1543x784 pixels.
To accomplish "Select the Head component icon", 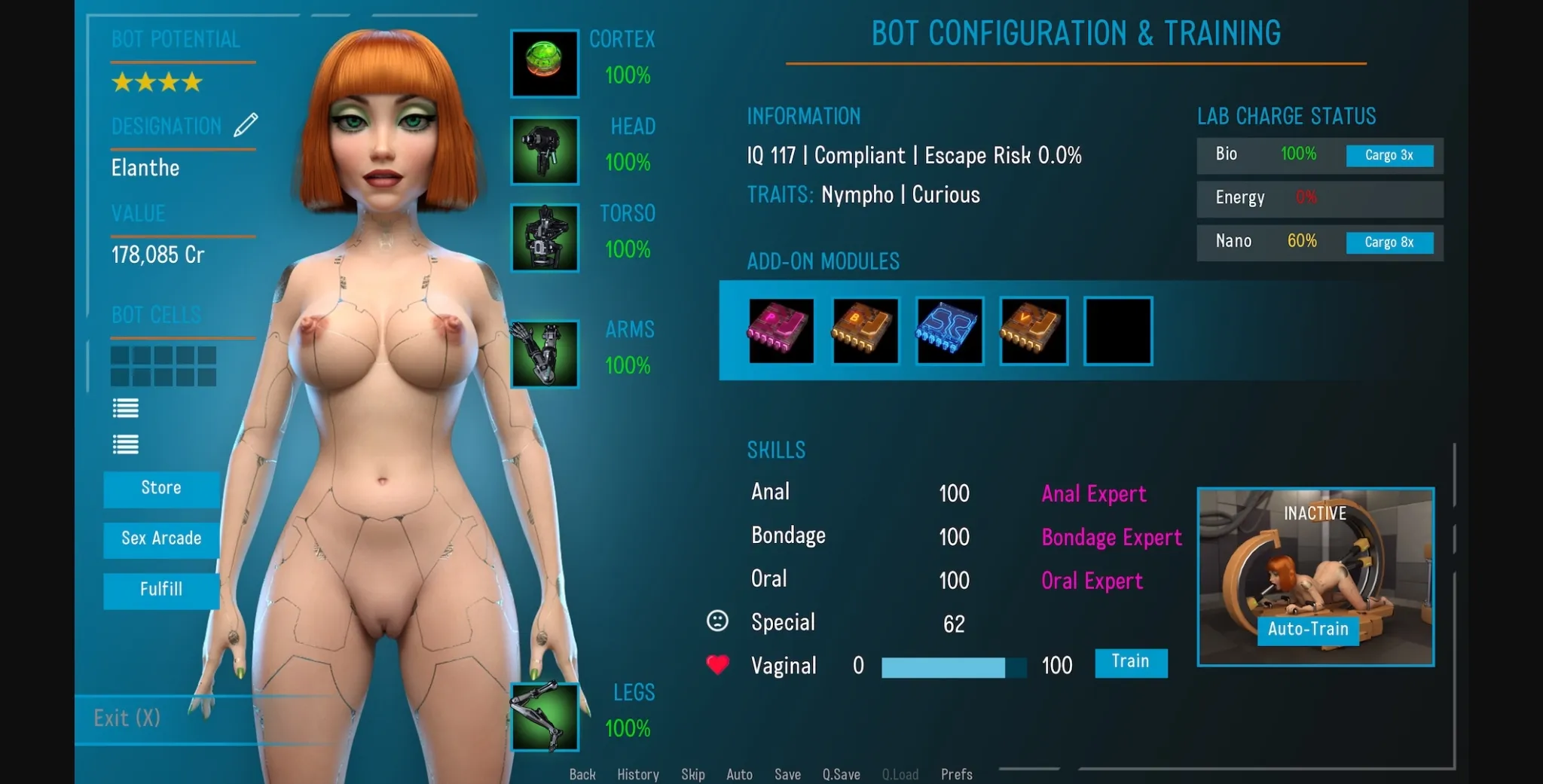I will click(x=544, y=151).
